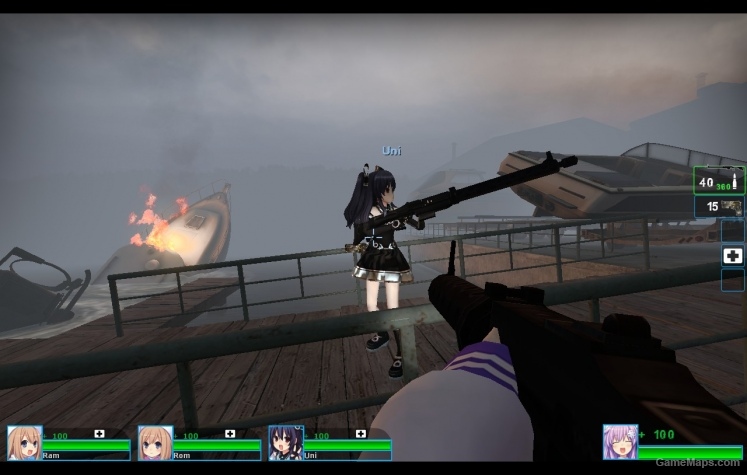Click Ram's teammate portrait

(x=24, y=443)
